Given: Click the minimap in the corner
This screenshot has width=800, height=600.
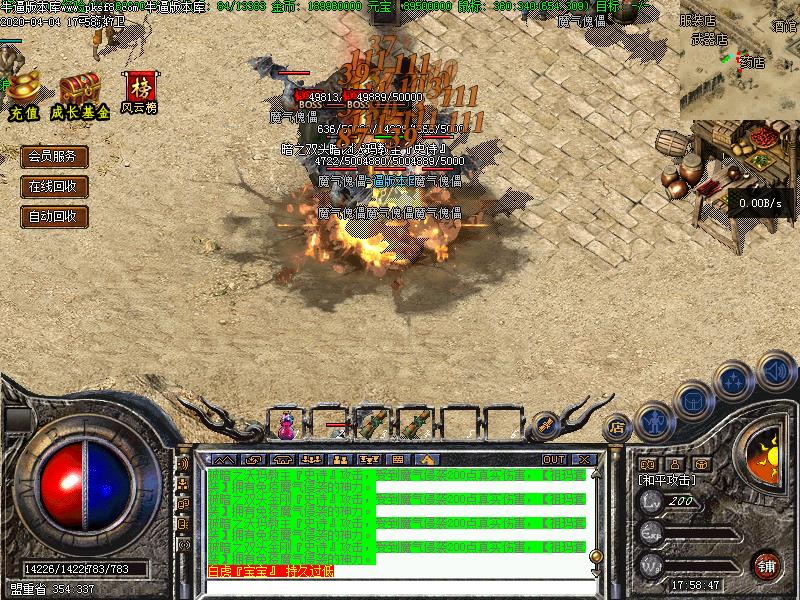Looking at the screenshot, I should tap(739, 62).
